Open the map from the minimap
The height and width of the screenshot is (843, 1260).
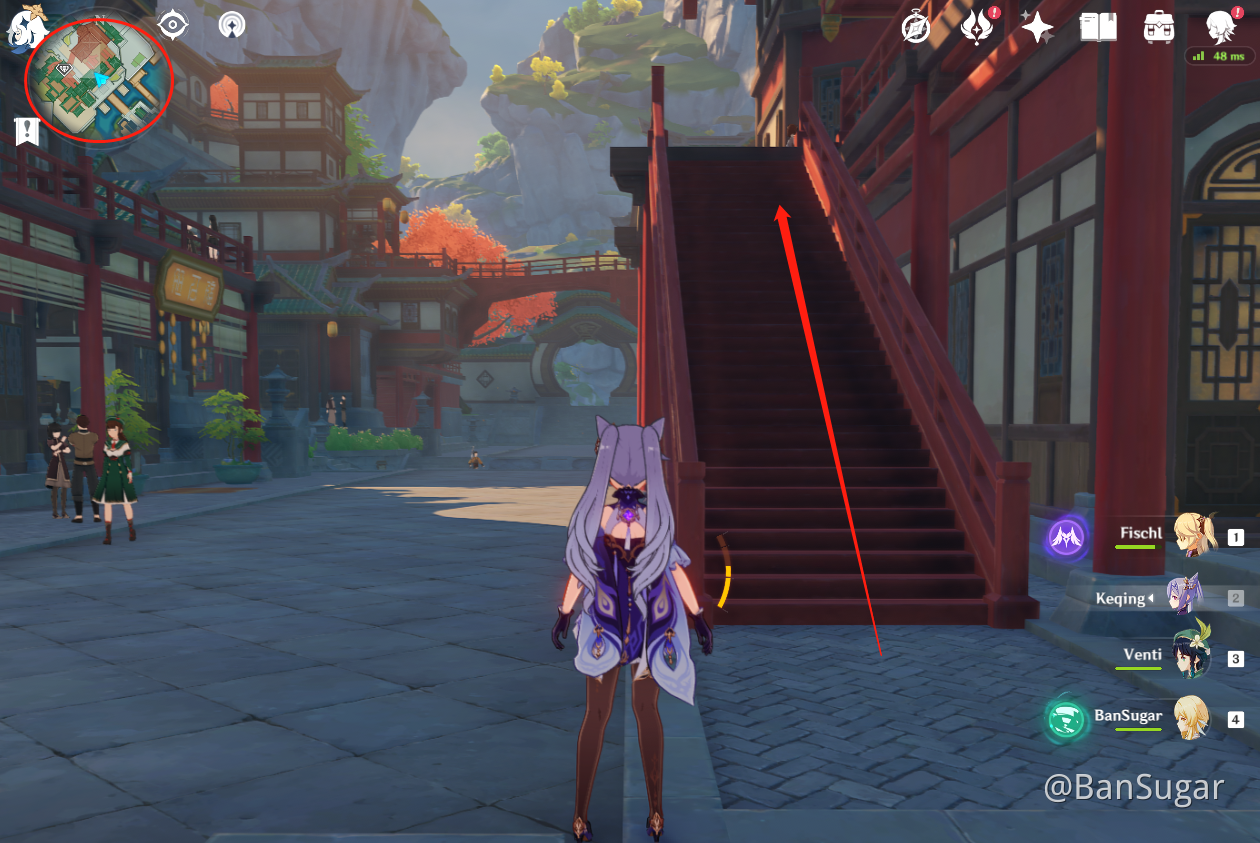(x=100, y=80)
